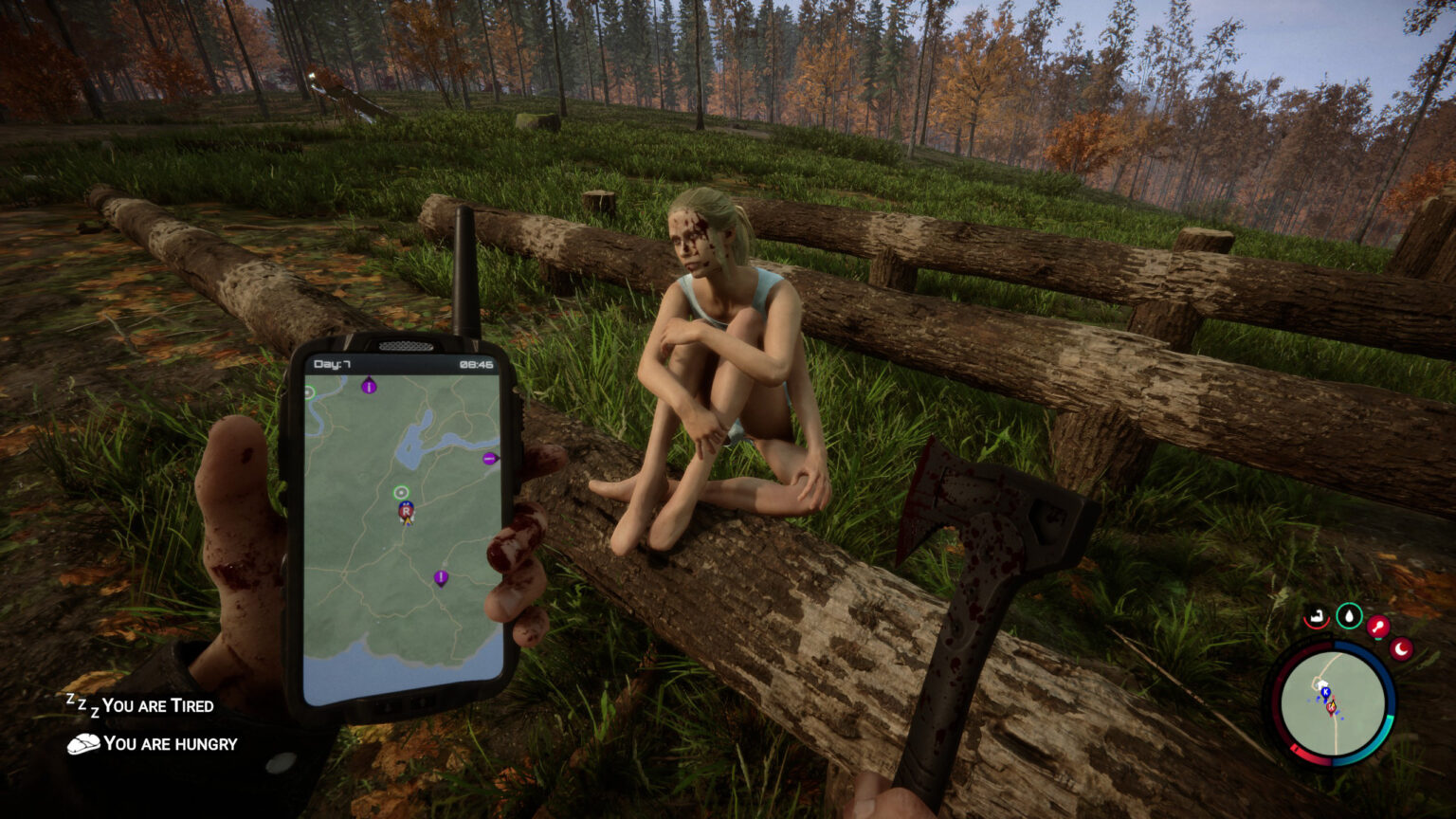Select the drumstick hunger icon in the HUD
Viewport: 1456px width, 819px height.
[x=1380, y=625]
